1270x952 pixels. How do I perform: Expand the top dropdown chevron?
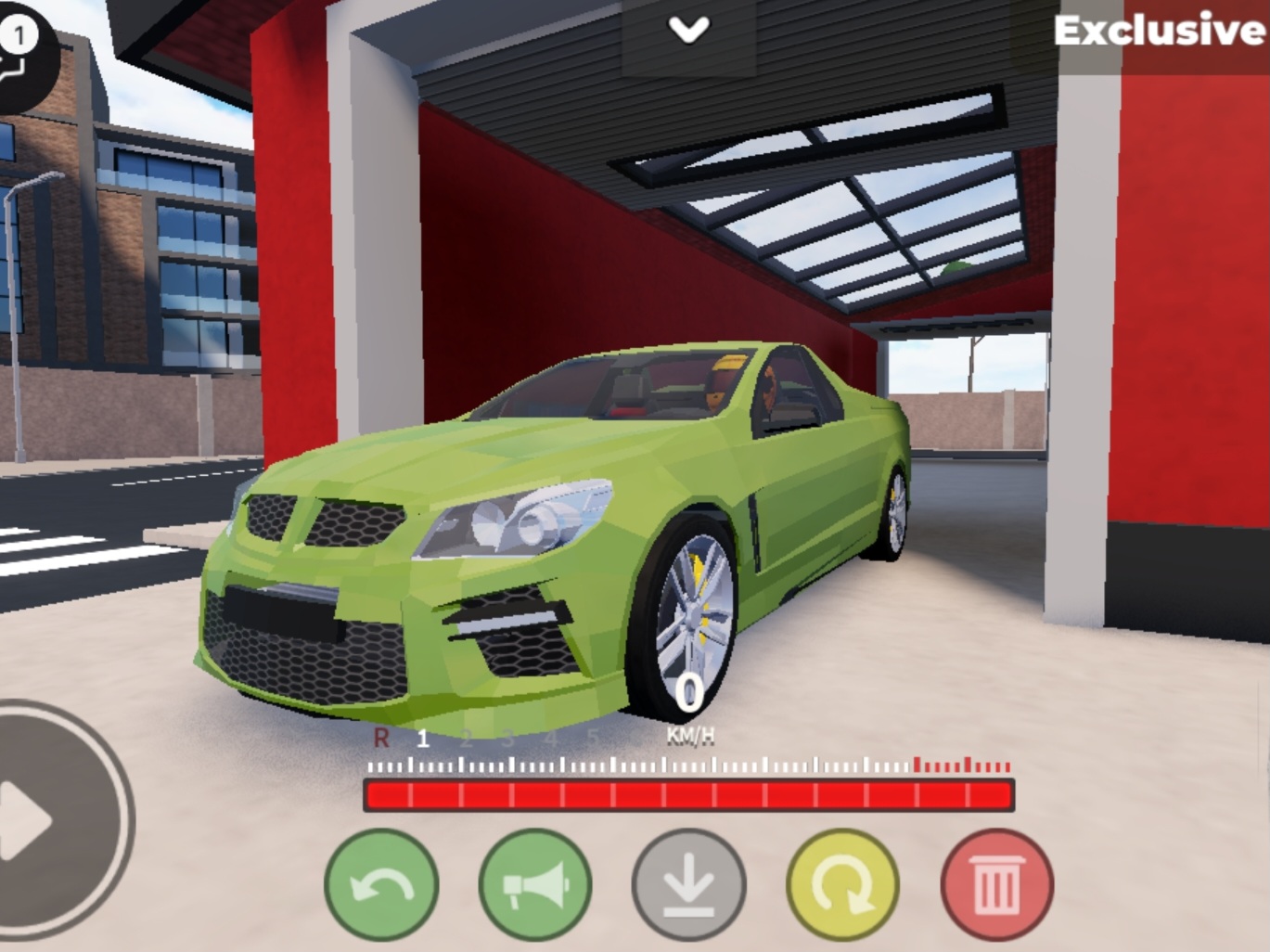[689, 32]
